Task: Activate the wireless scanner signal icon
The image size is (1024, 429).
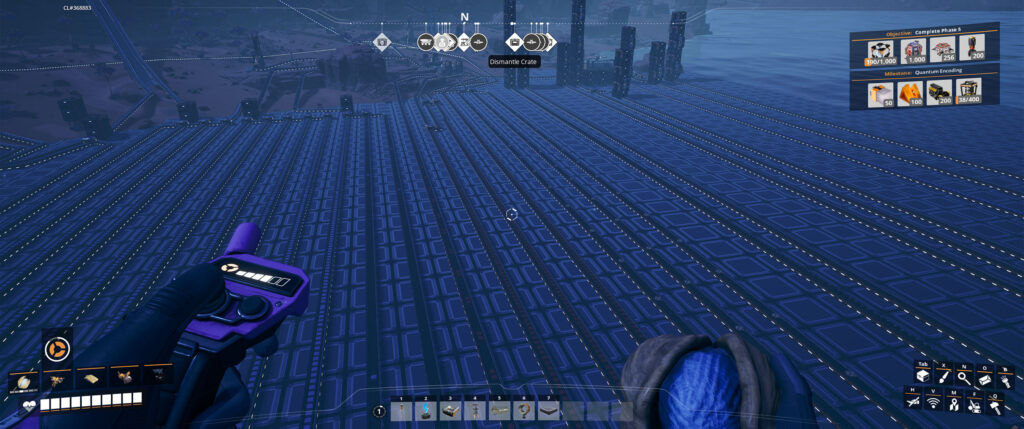Action: pos(934,402)
